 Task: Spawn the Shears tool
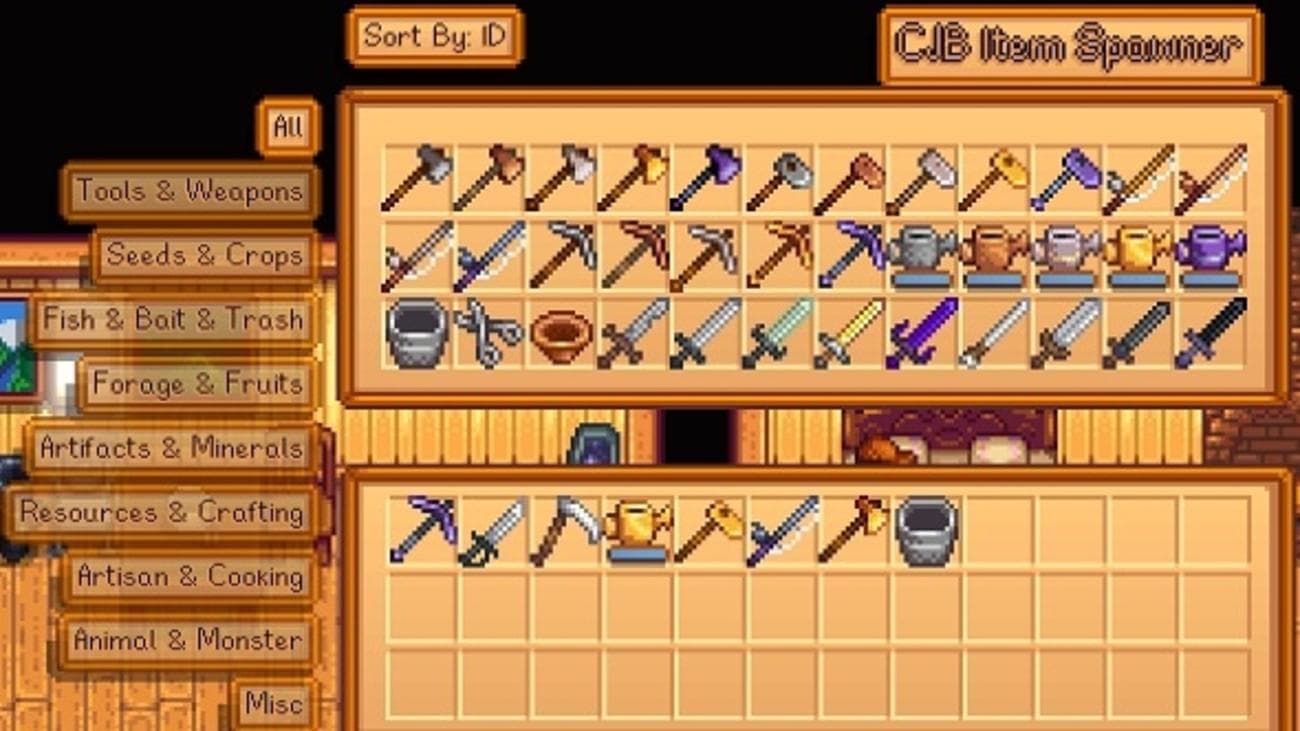(x=487, y=335)
